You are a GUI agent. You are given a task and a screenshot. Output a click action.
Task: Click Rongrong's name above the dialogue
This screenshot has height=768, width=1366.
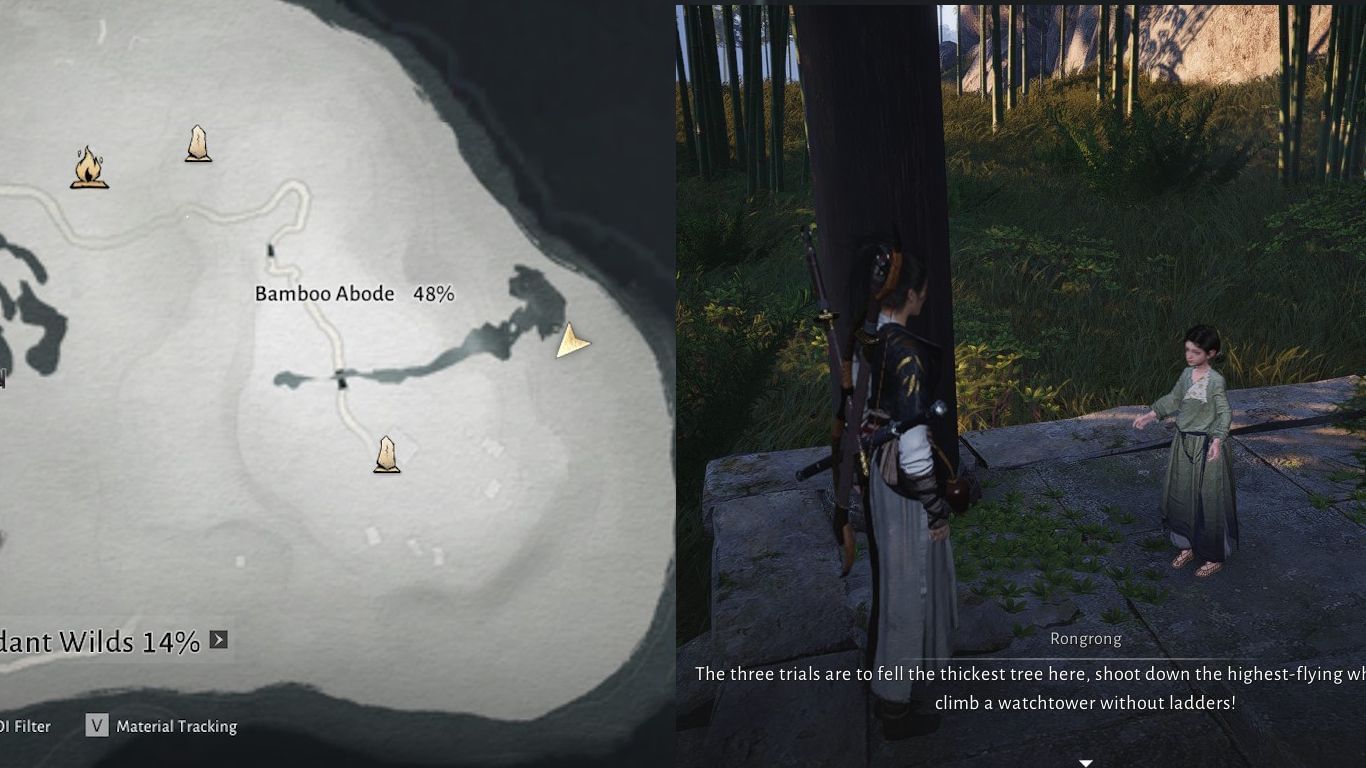(1086, 638)
